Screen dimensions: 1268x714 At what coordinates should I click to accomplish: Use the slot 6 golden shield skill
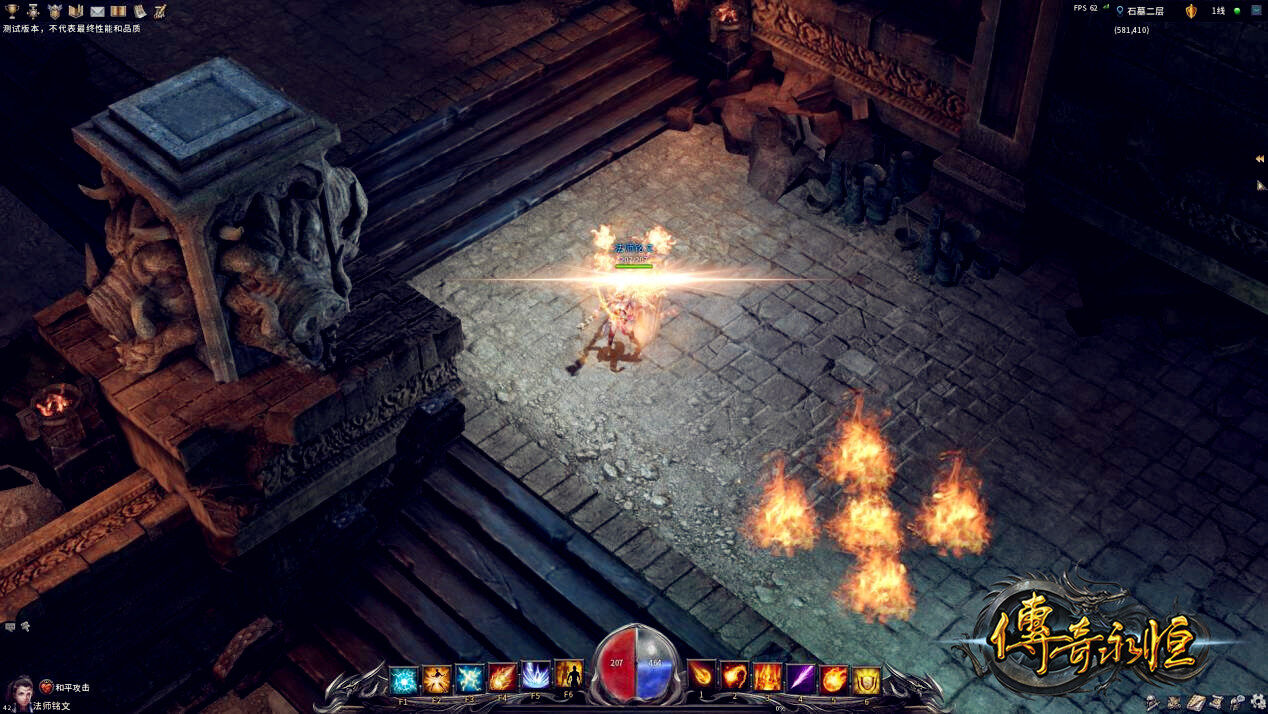point(866,680)
